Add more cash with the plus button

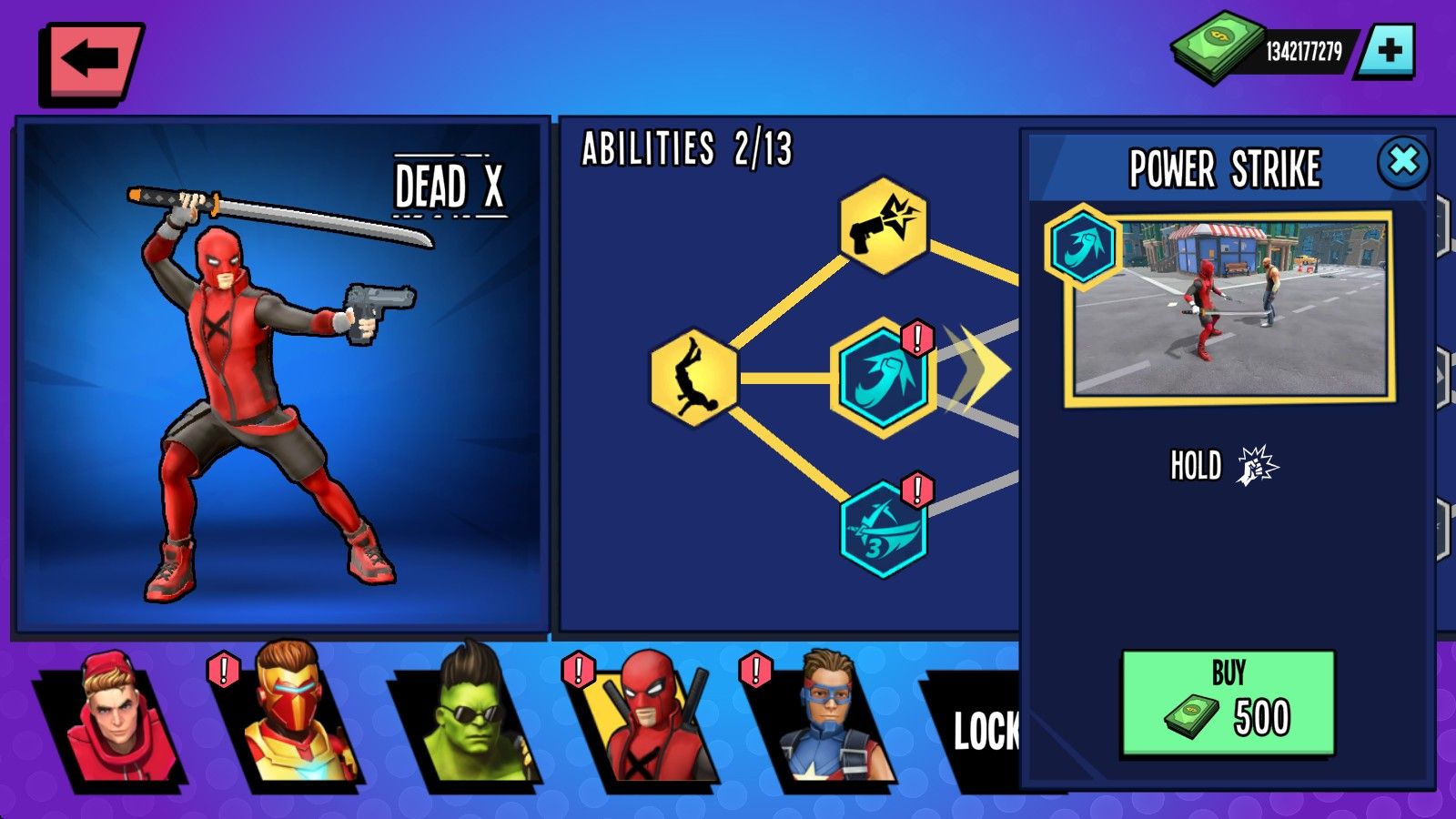[1389, 51]
